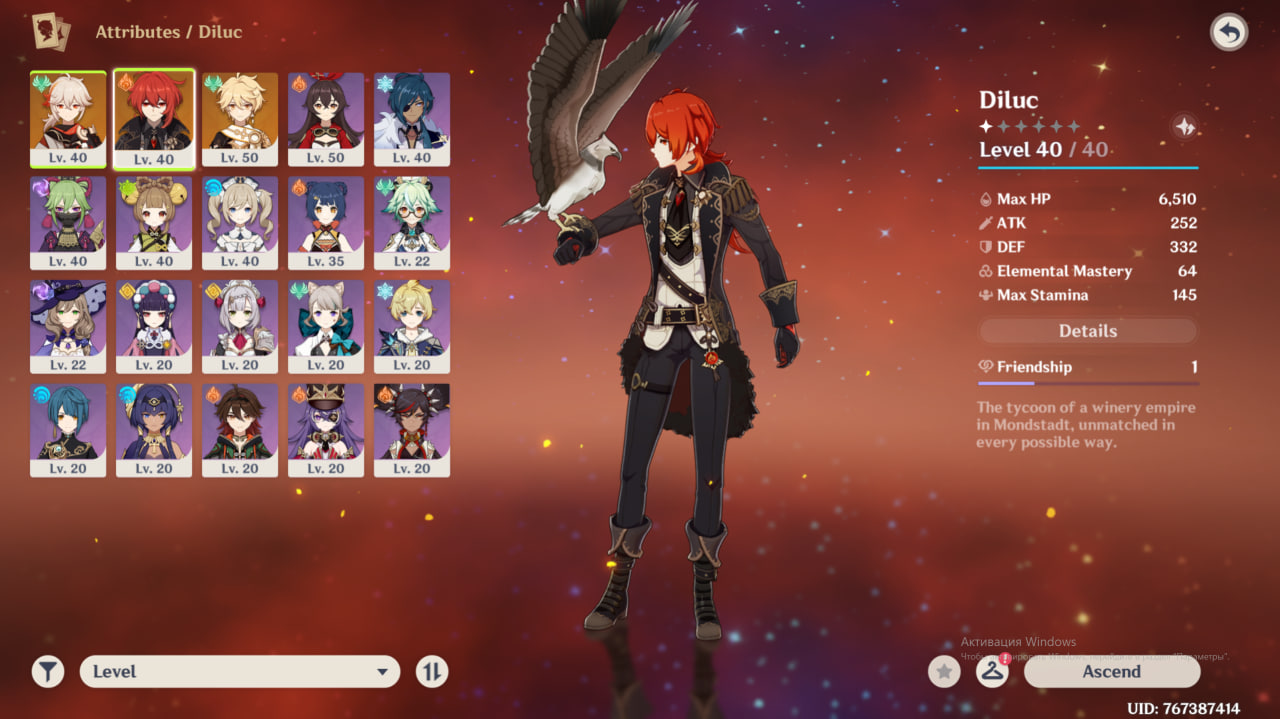Screen dimensions: 1280x719
Task: Open the outfit hanger icon
Action: pyautogui.click(x=992, y=672)
